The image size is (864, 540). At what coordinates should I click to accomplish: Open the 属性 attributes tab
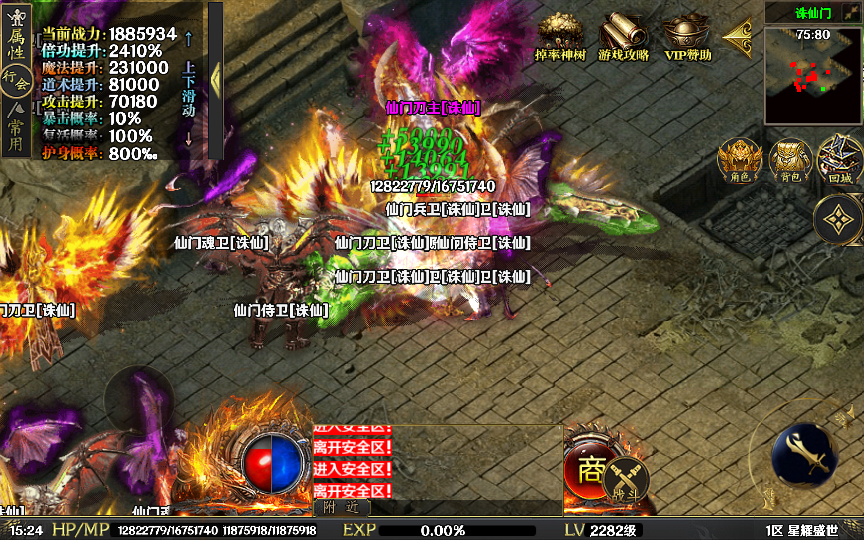(x=15, y=37)
